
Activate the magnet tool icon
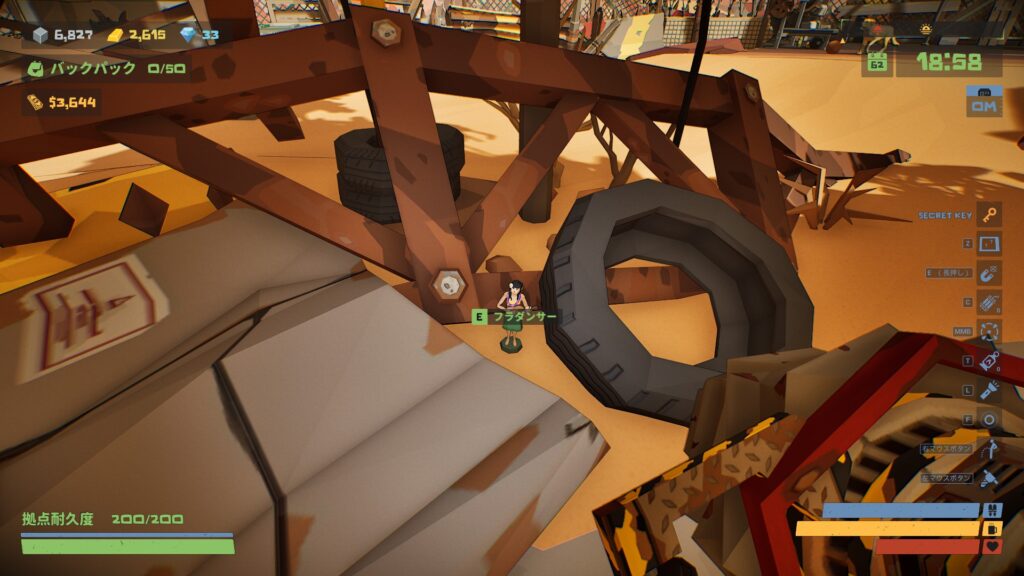[989, 273]
